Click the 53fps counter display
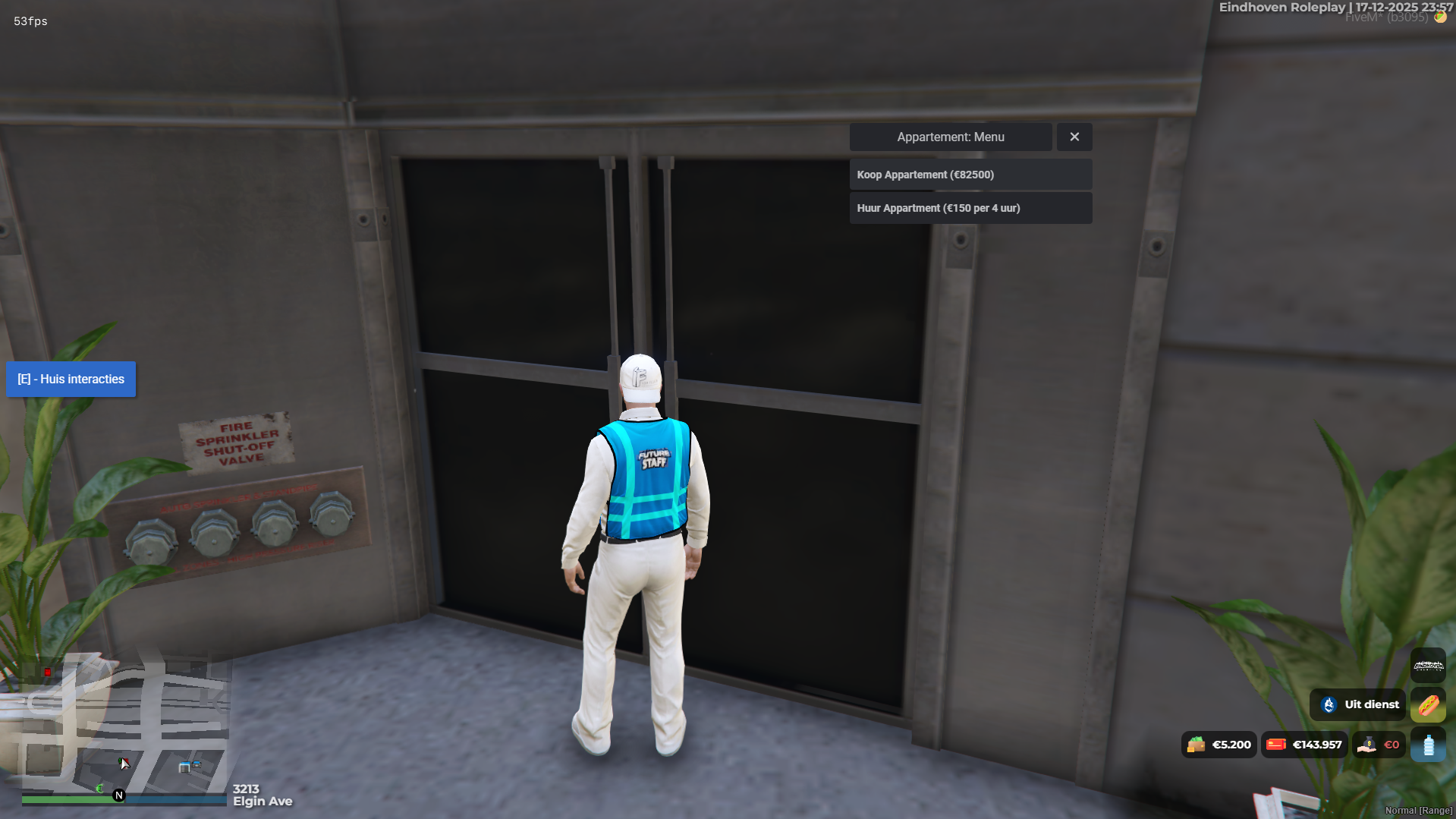This screenshot has width=1456, height=819. coord(30,21)
